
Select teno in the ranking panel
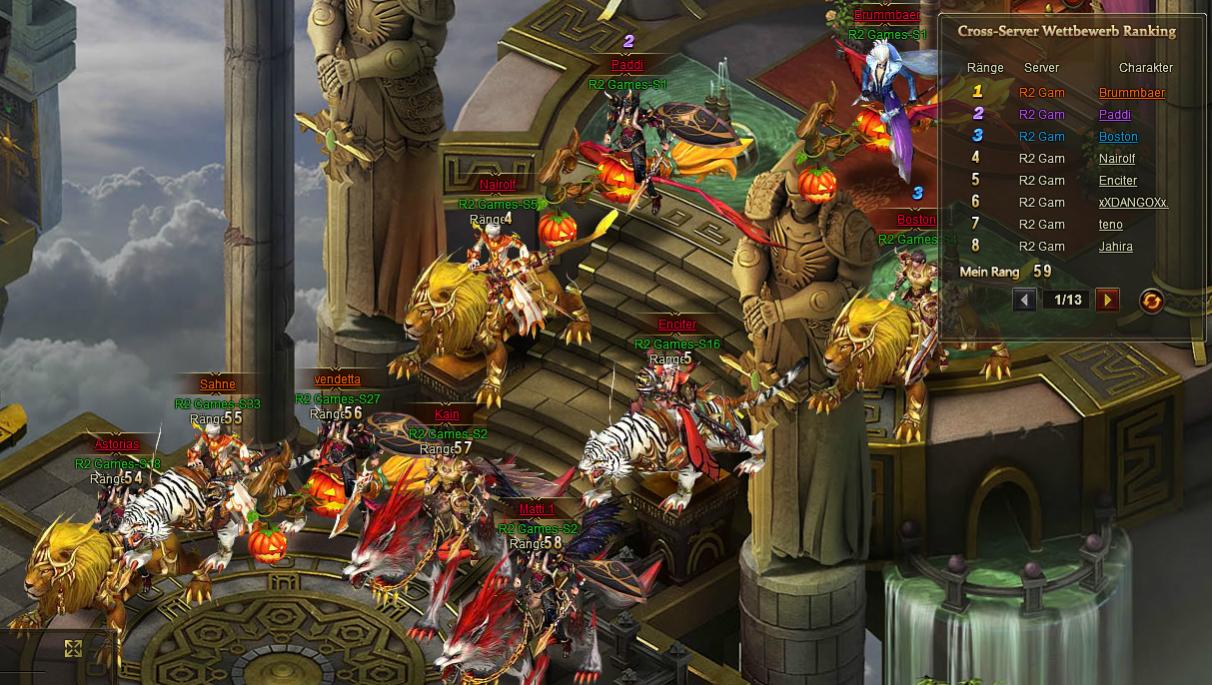[x=1110, y=225]
